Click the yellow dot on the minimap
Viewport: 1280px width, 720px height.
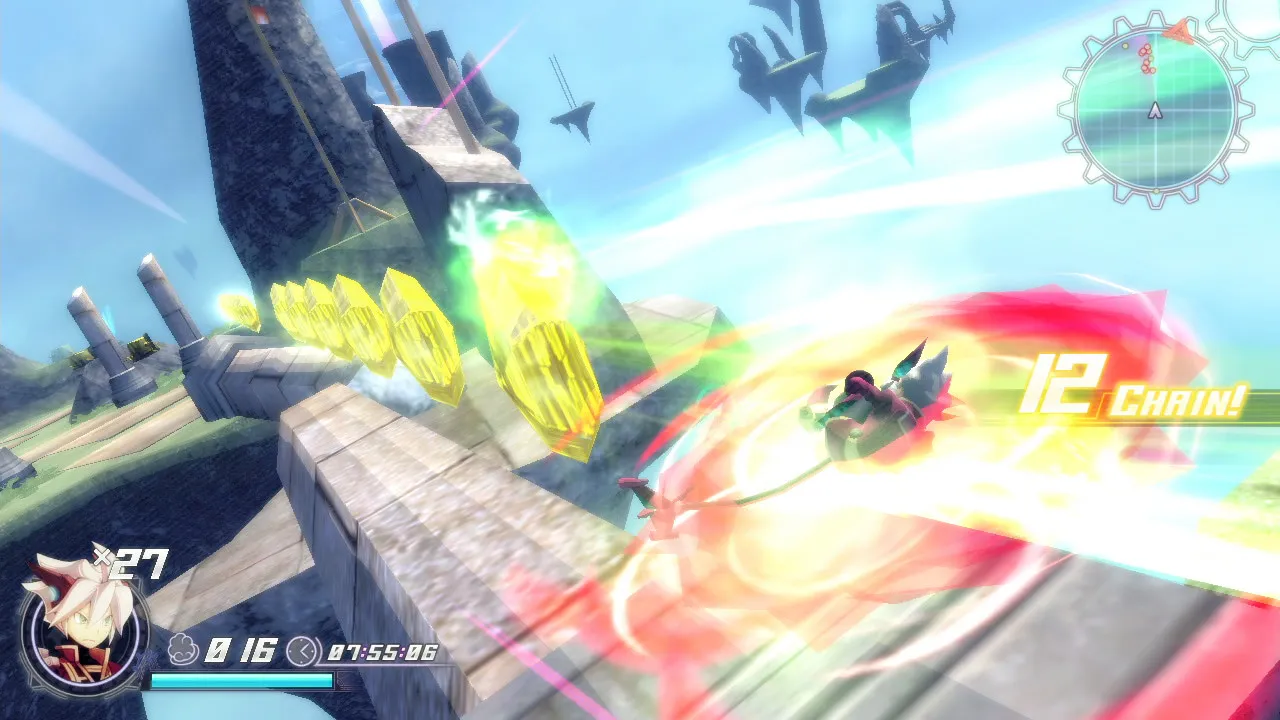click(1124, 45)
